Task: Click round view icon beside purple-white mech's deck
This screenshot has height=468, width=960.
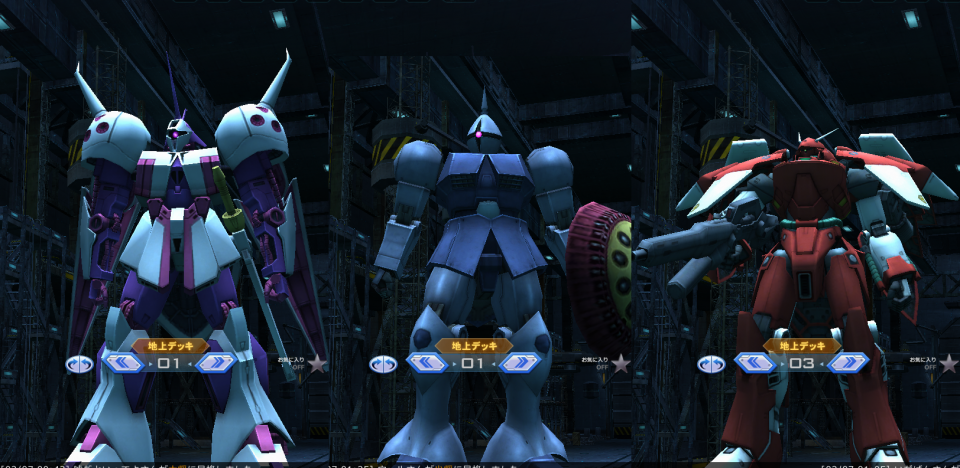Action: coord(79,364)
